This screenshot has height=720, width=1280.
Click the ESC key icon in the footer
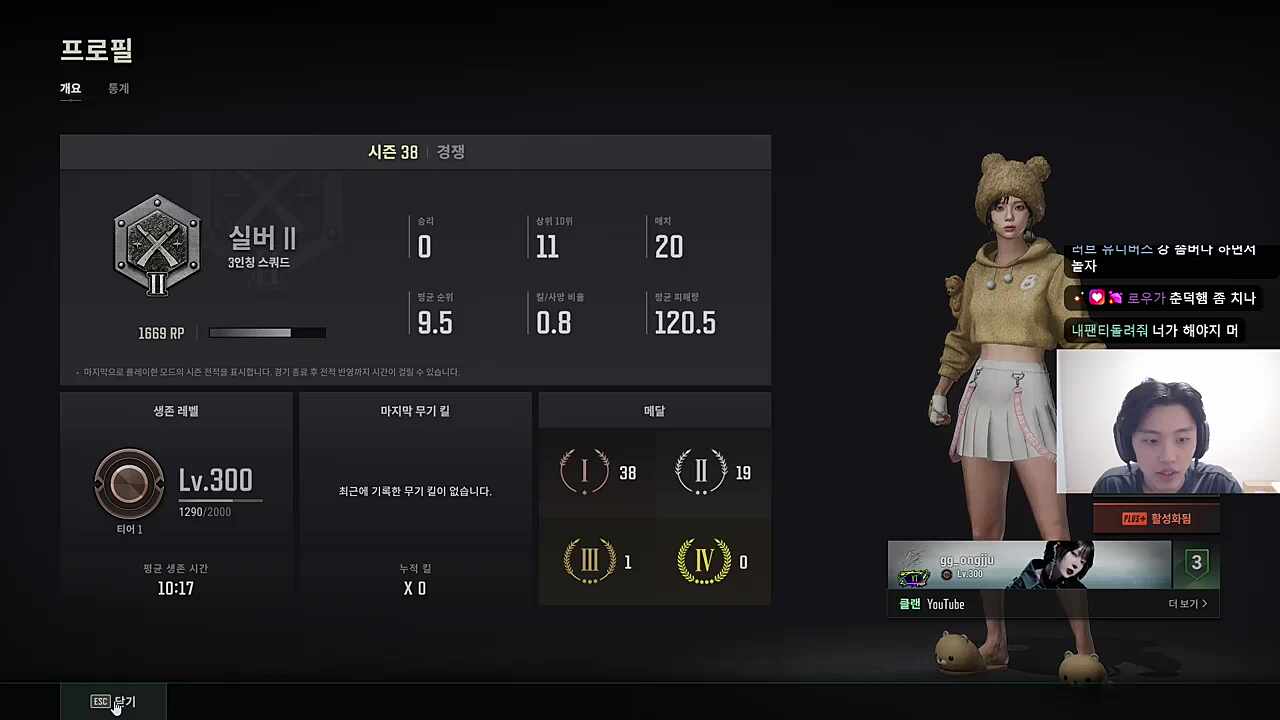[100, 701]
